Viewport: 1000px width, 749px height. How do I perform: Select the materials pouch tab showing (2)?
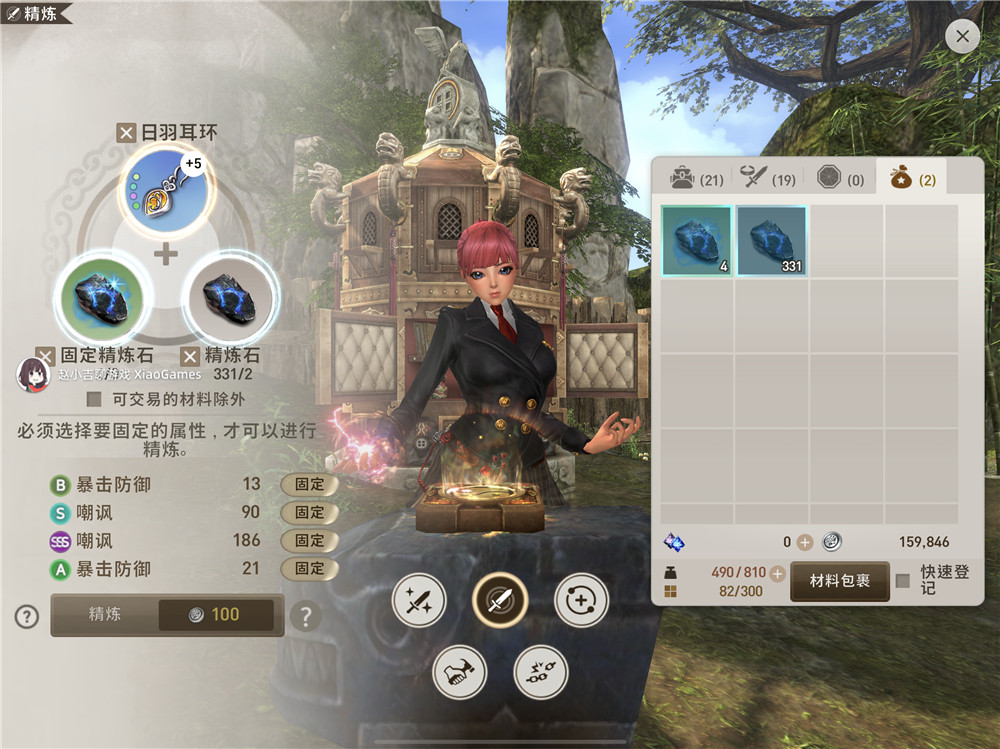tap(912, 179)
